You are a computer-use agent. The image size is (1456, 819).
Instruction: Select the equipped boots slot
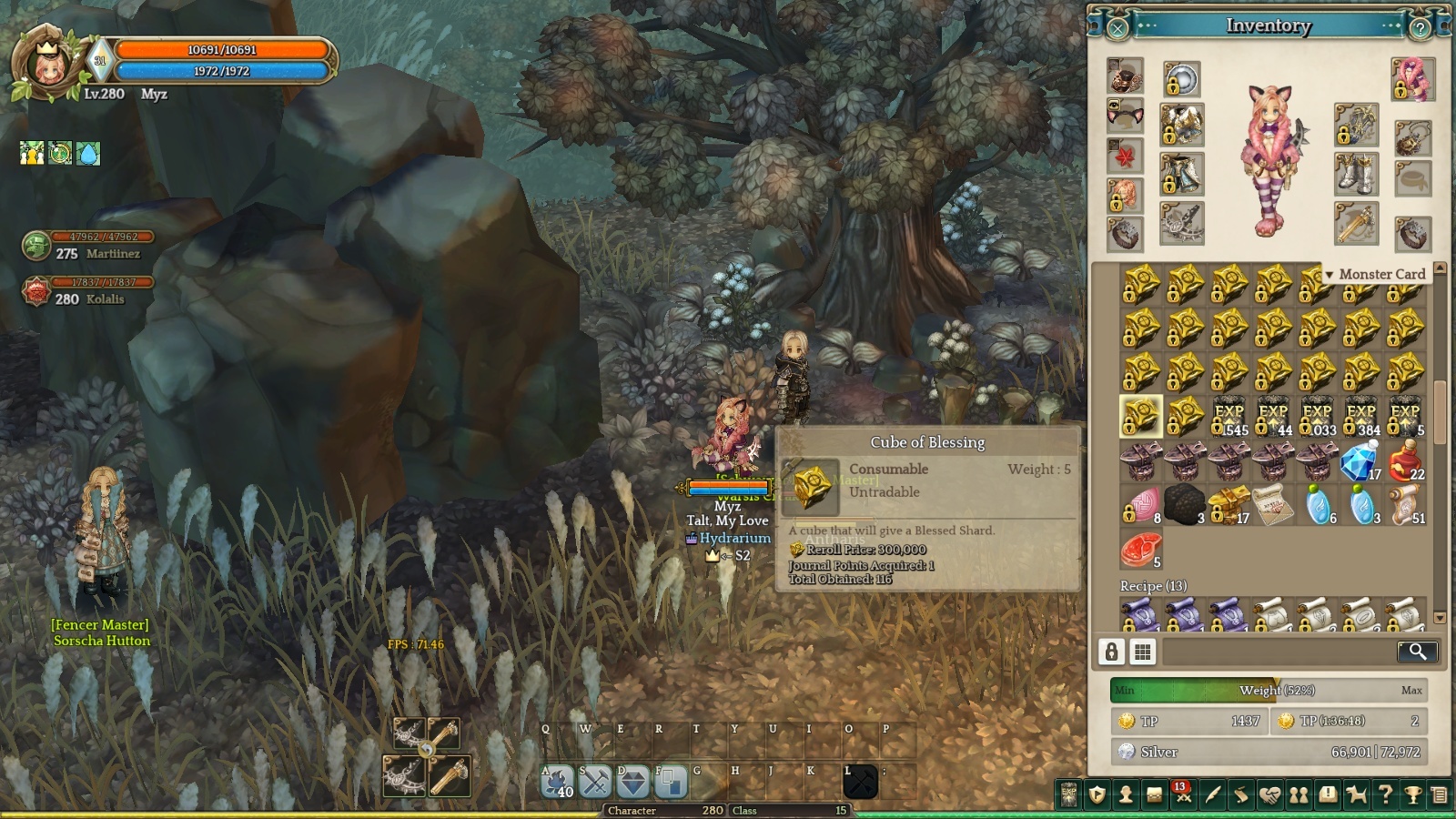(x=1356, y=174)
